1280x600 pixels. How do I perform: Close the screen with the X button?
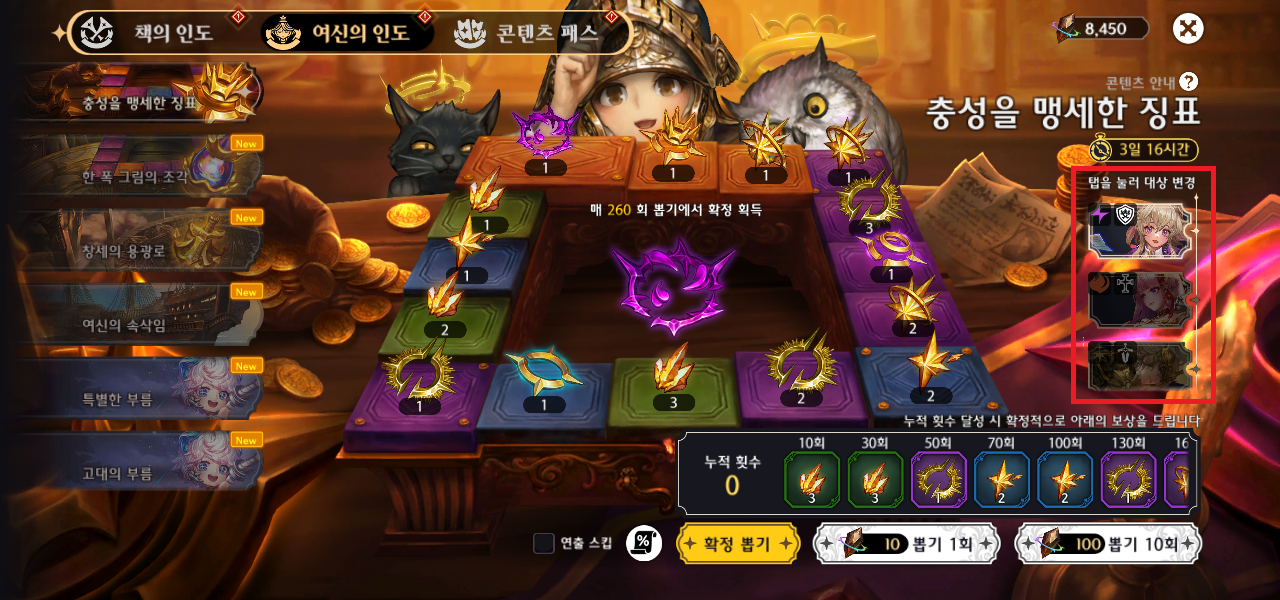coord(1188,29)
